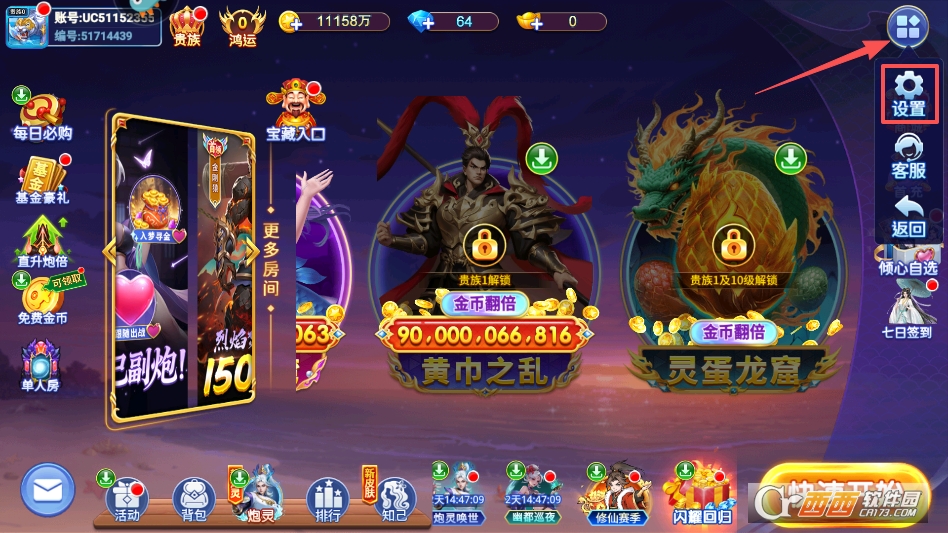This screenshot has width=948, height=533.
Task: Open the 设置 settings option
Action: 908,93
